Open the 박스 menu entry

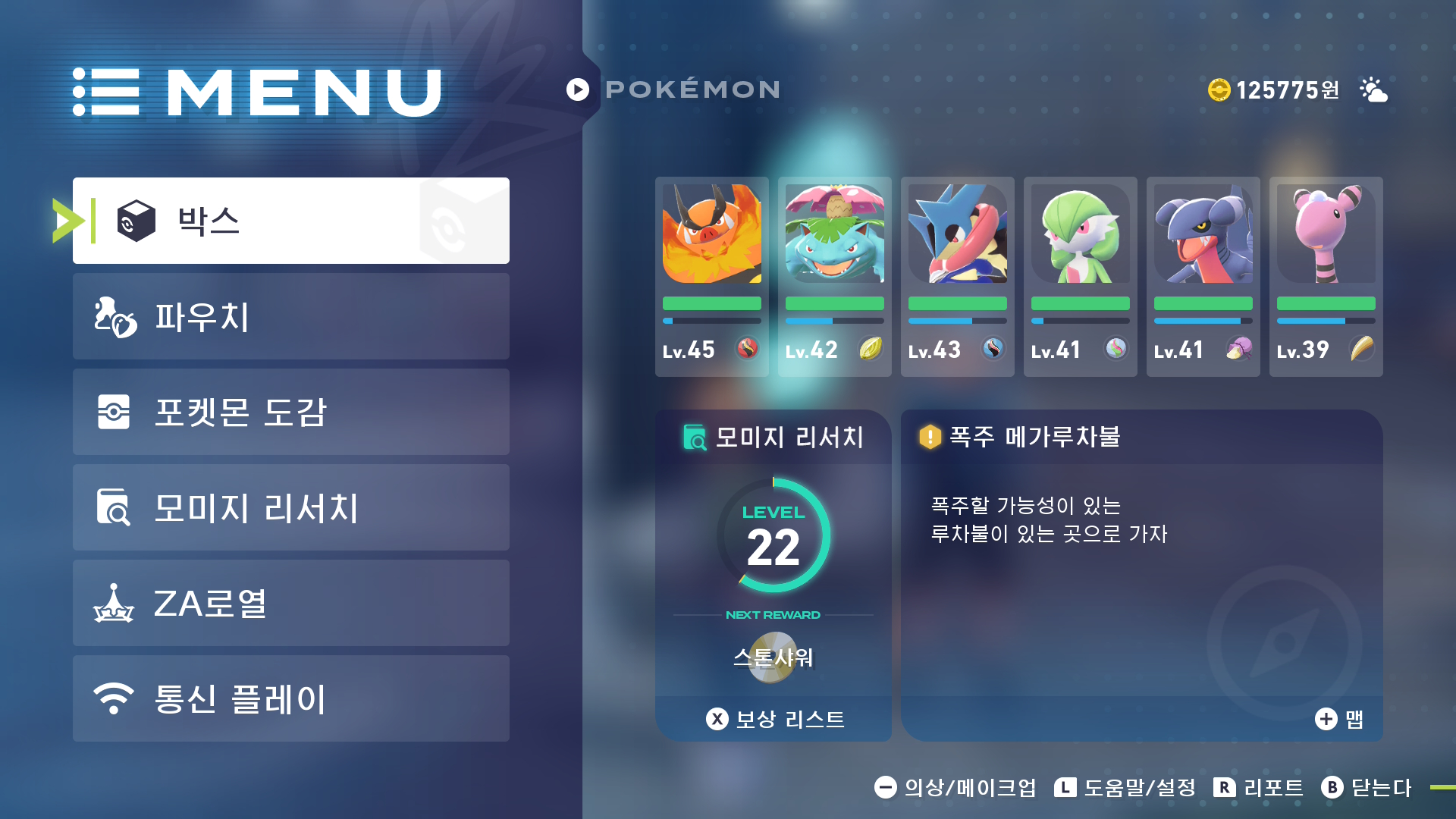coord(291,221)
